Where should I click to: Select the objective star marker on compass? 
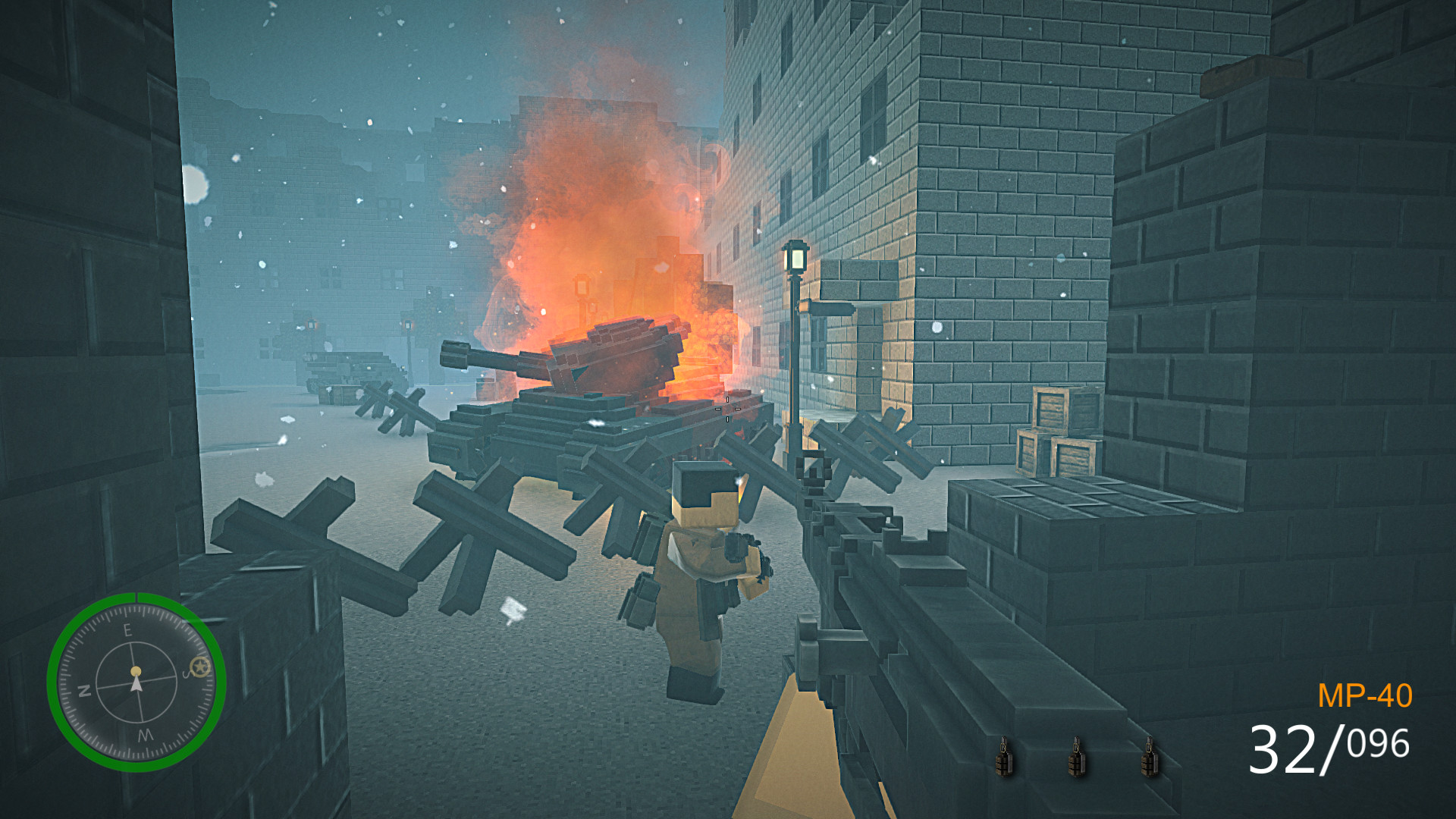200,667
